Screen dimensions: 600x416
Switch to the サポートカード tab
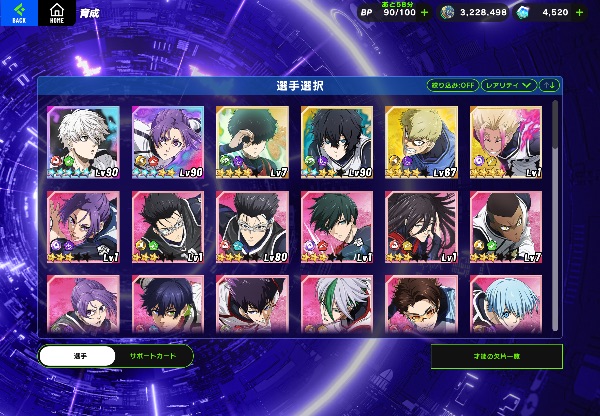coord(150,355)
